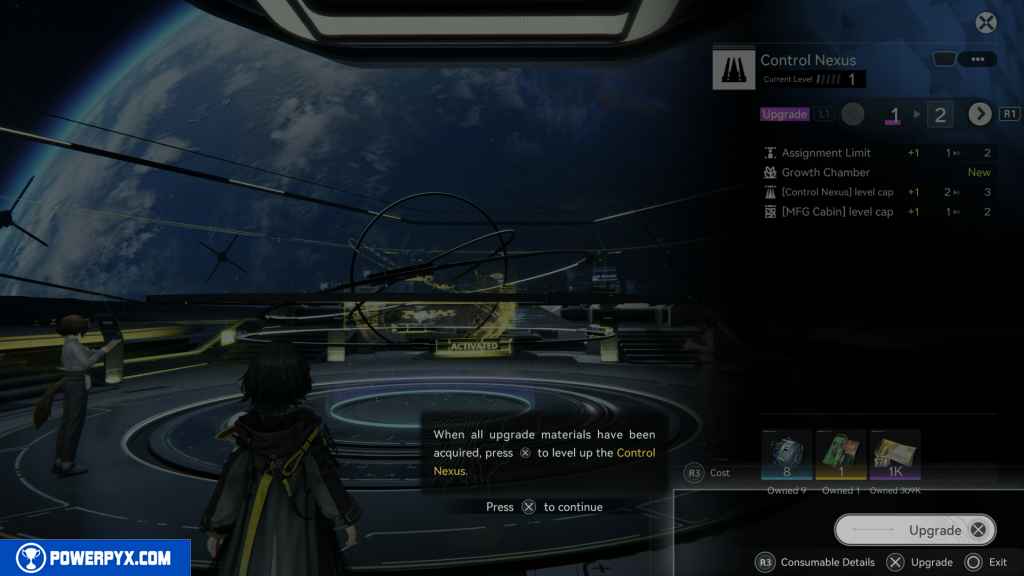Click the purple Upgrade tab label
The image size is (1024, 576).
784,114
